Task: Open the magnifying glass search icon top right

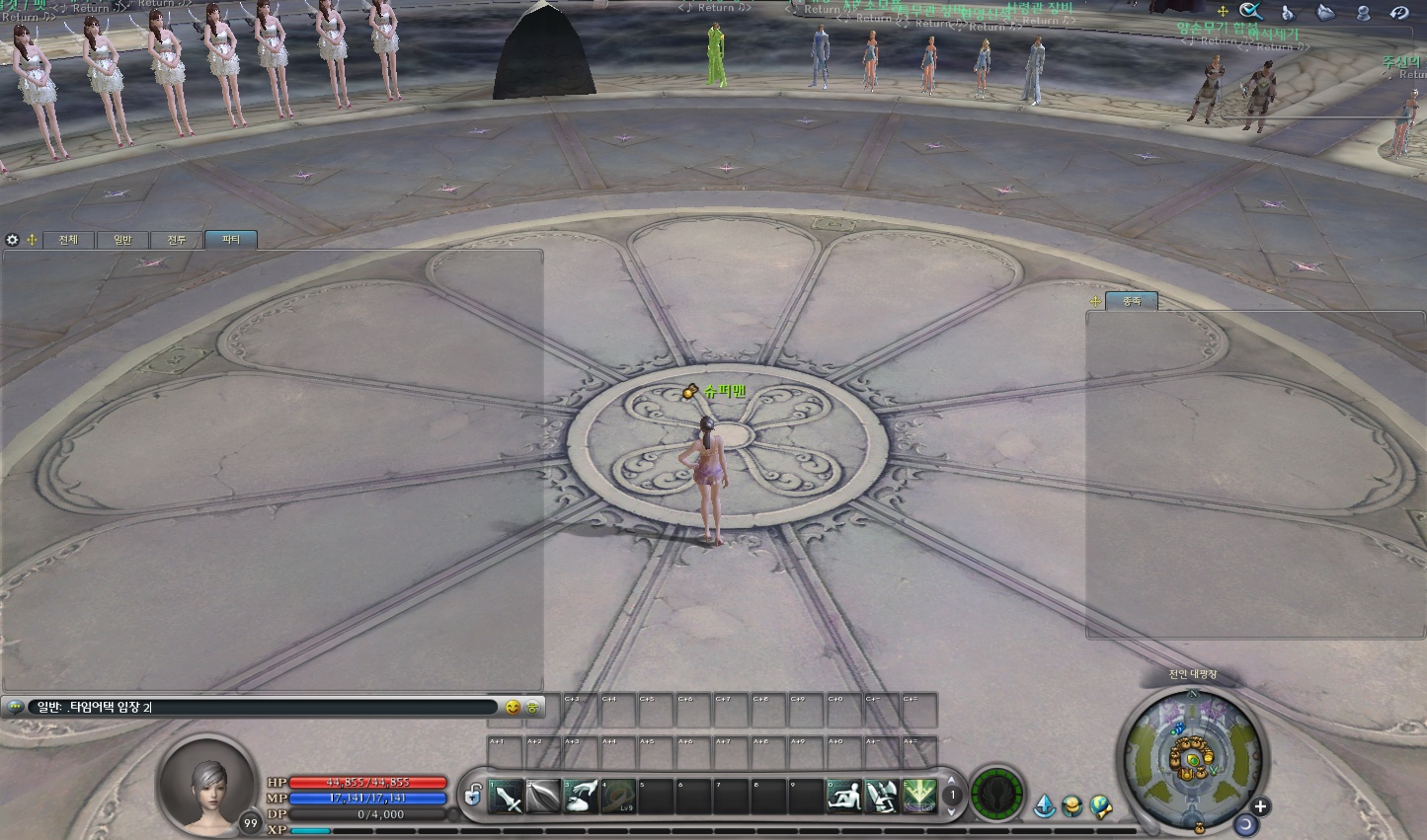Action: (1250, 12)
